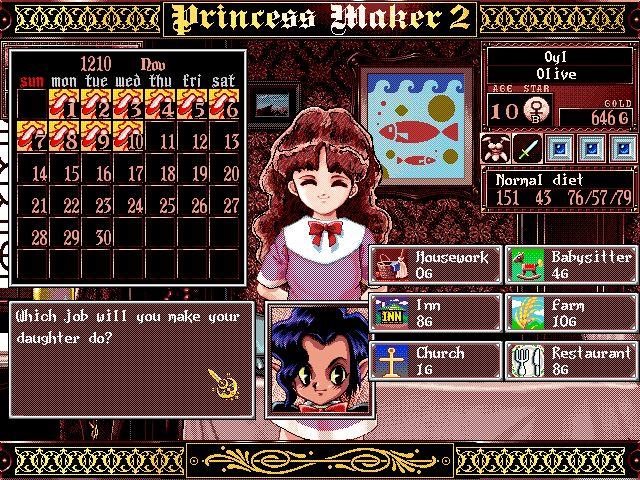Screen dimensions: 640x480
Task: Choose the Housework job
Action: click(434, 265)
